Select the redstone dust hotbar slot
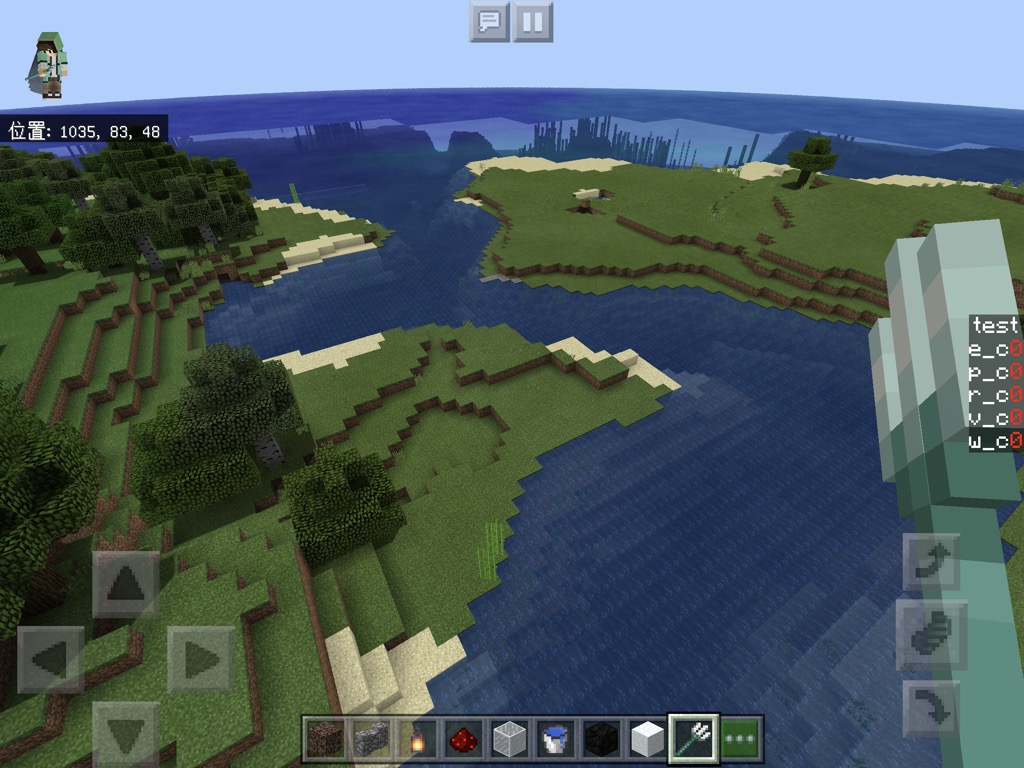The image size is (1024, 768). pos(462,739)
